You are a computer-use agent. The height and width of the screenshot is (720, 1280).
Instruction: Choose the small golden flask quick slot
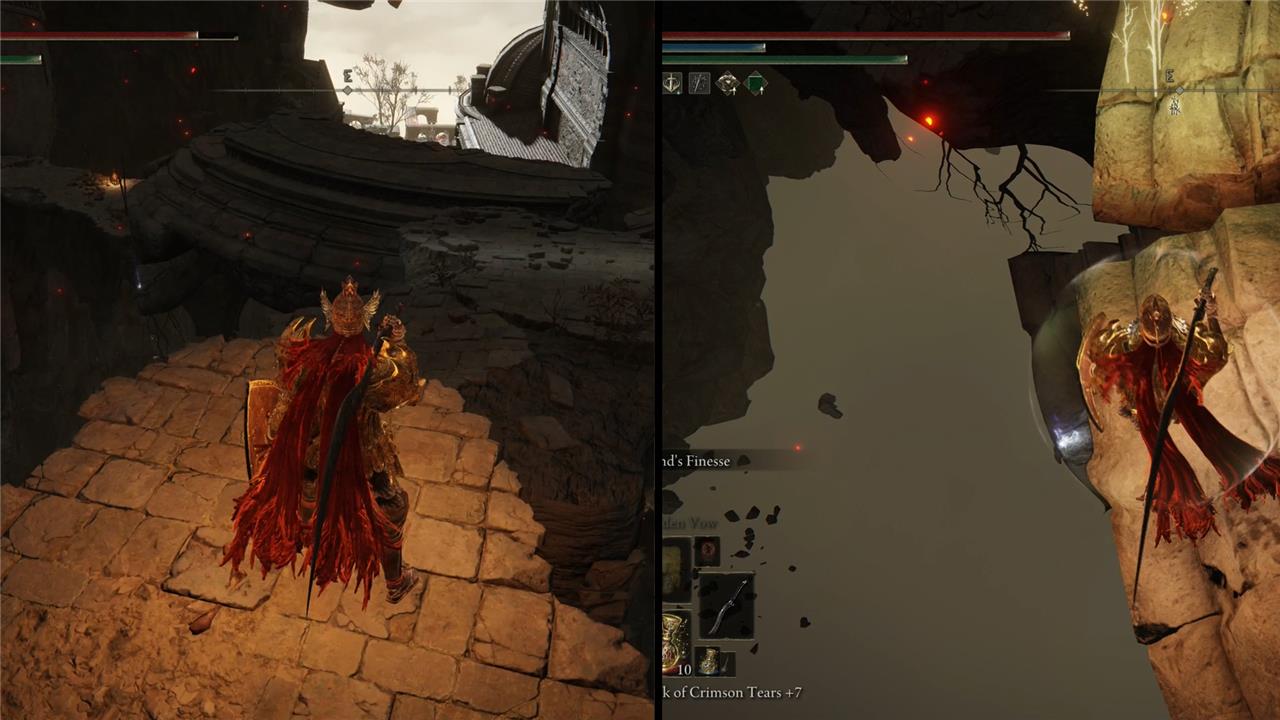pyautogui.click(x=709, y=661)
